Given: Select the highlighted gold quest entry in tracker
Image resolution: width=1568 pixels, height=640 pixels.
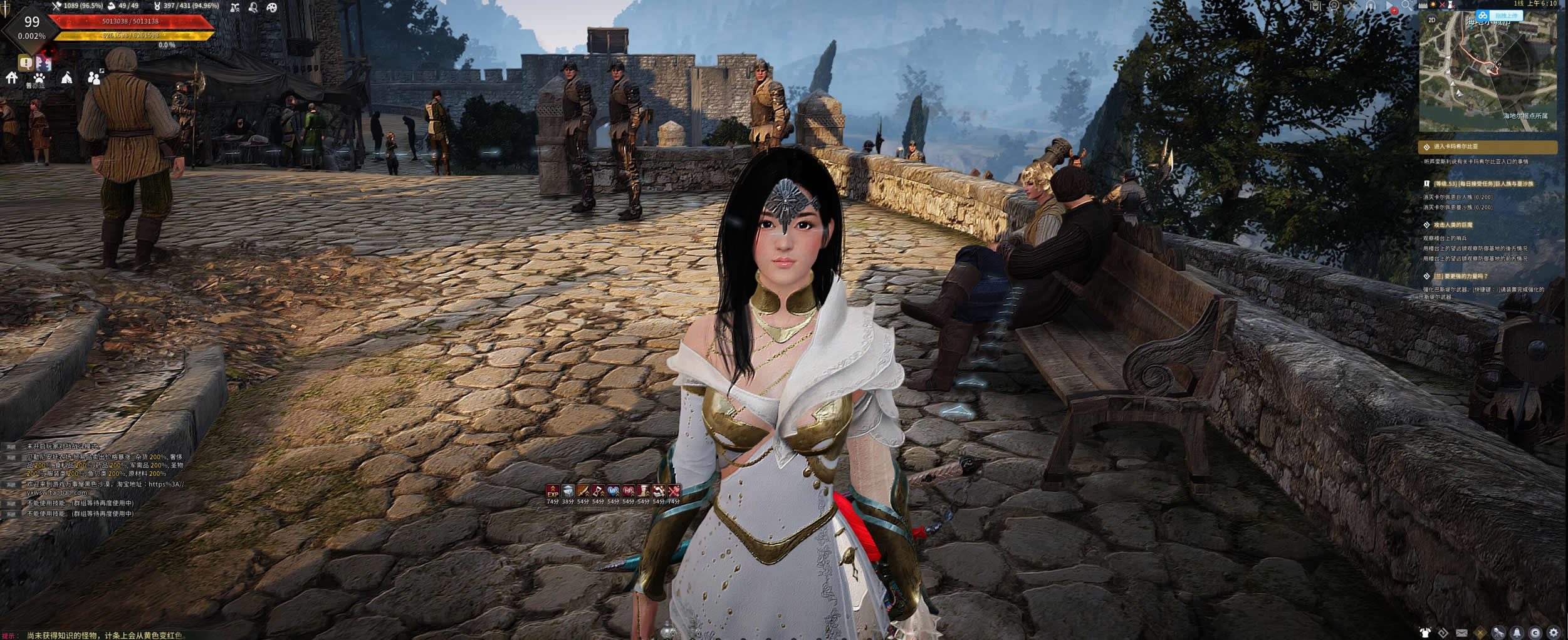Looking at the screenshot, I should (1487, 147).
